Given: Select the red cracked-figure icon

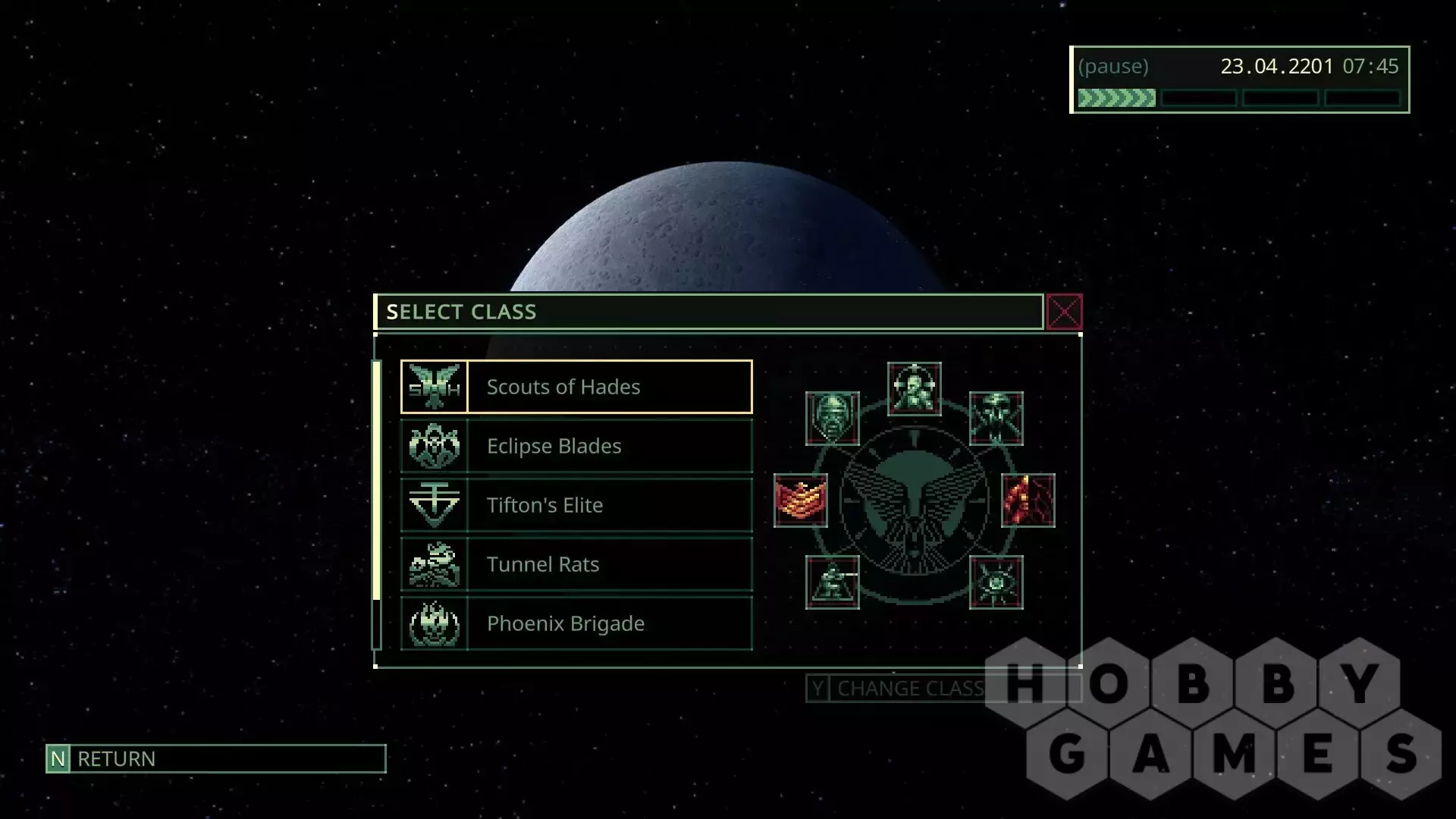Looking at the screenshot, I should [1028, 500].
